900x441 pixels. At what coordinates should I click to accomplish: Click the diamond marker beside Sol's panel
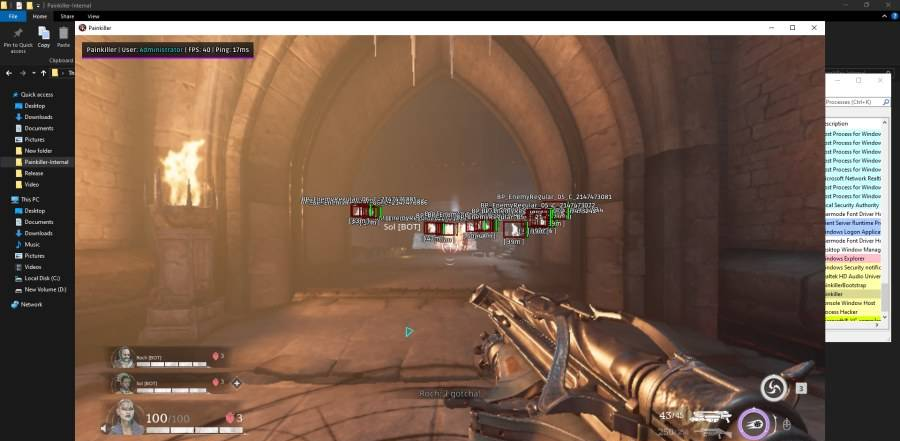point(237,383)
